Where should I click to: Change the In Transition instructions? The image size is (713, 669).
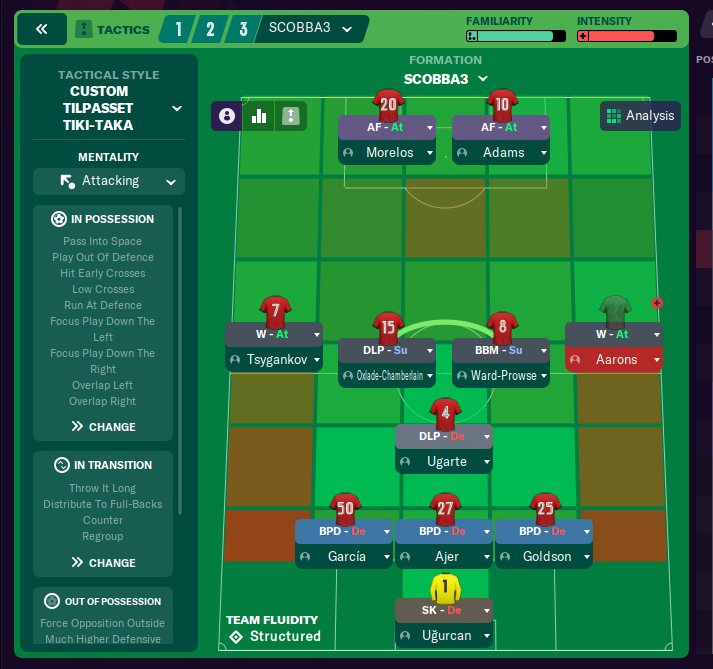click(x=103, y=563)
